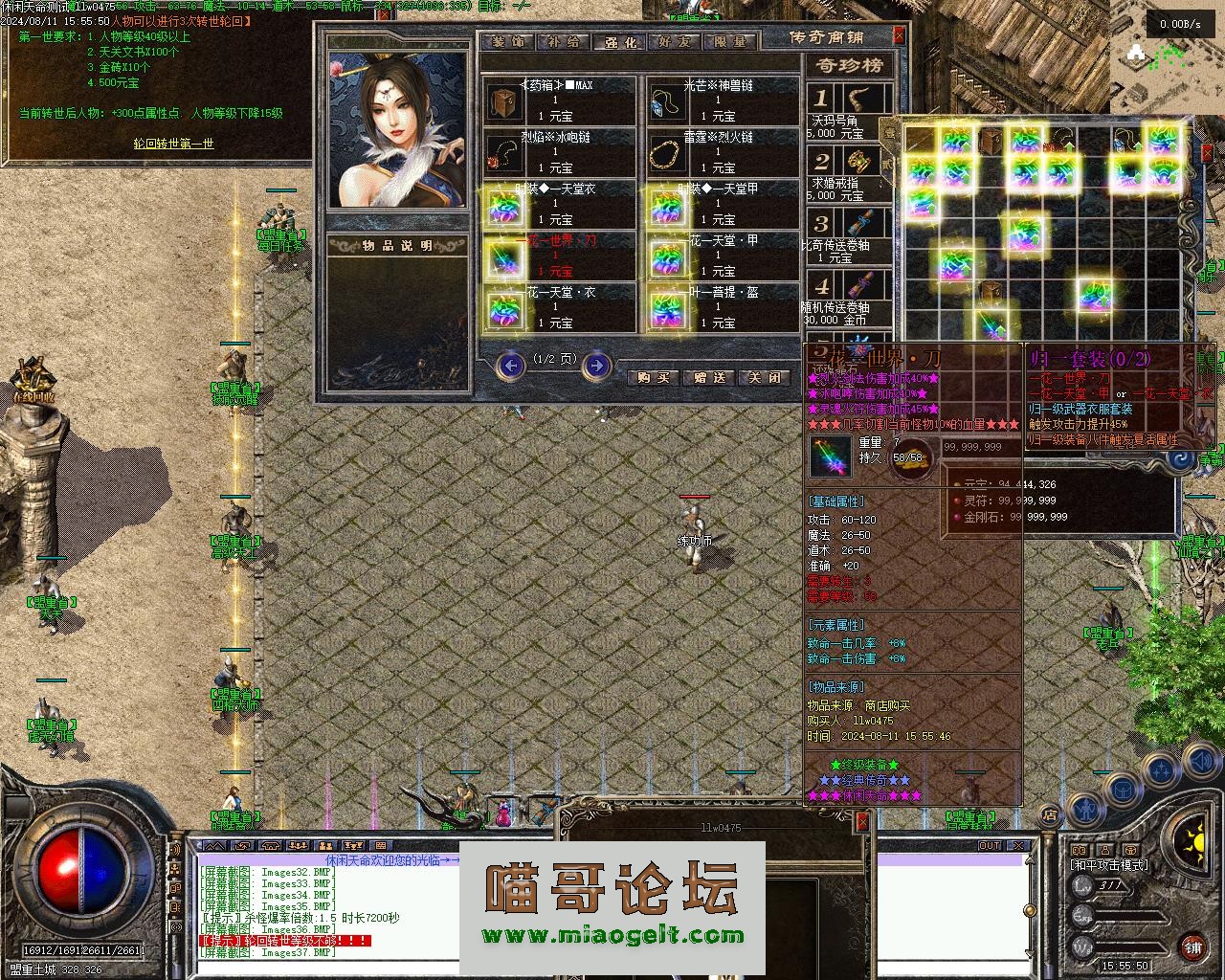This screenshot has width=1225, height=980.
Task: Switch to the 好友 tab
Action: tap(675, 42)
